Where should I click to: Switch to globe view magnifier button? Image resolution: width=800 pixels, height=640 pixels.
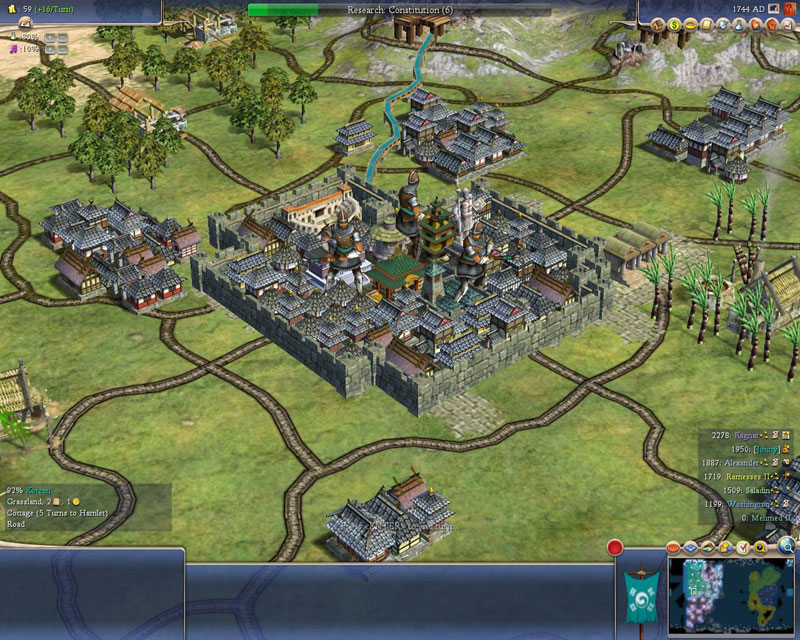coord(787,546)
